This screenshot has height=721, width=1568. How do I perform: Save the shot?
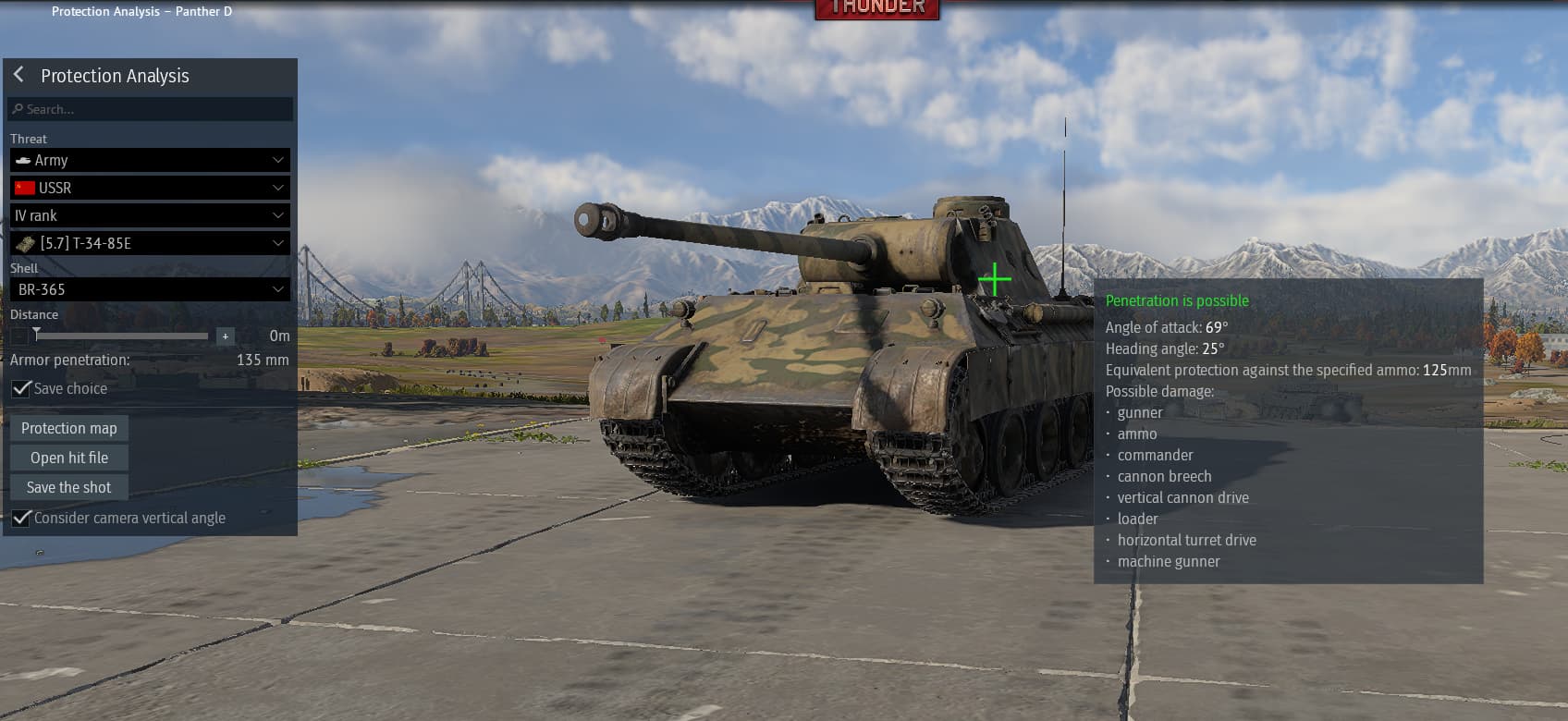69,487
